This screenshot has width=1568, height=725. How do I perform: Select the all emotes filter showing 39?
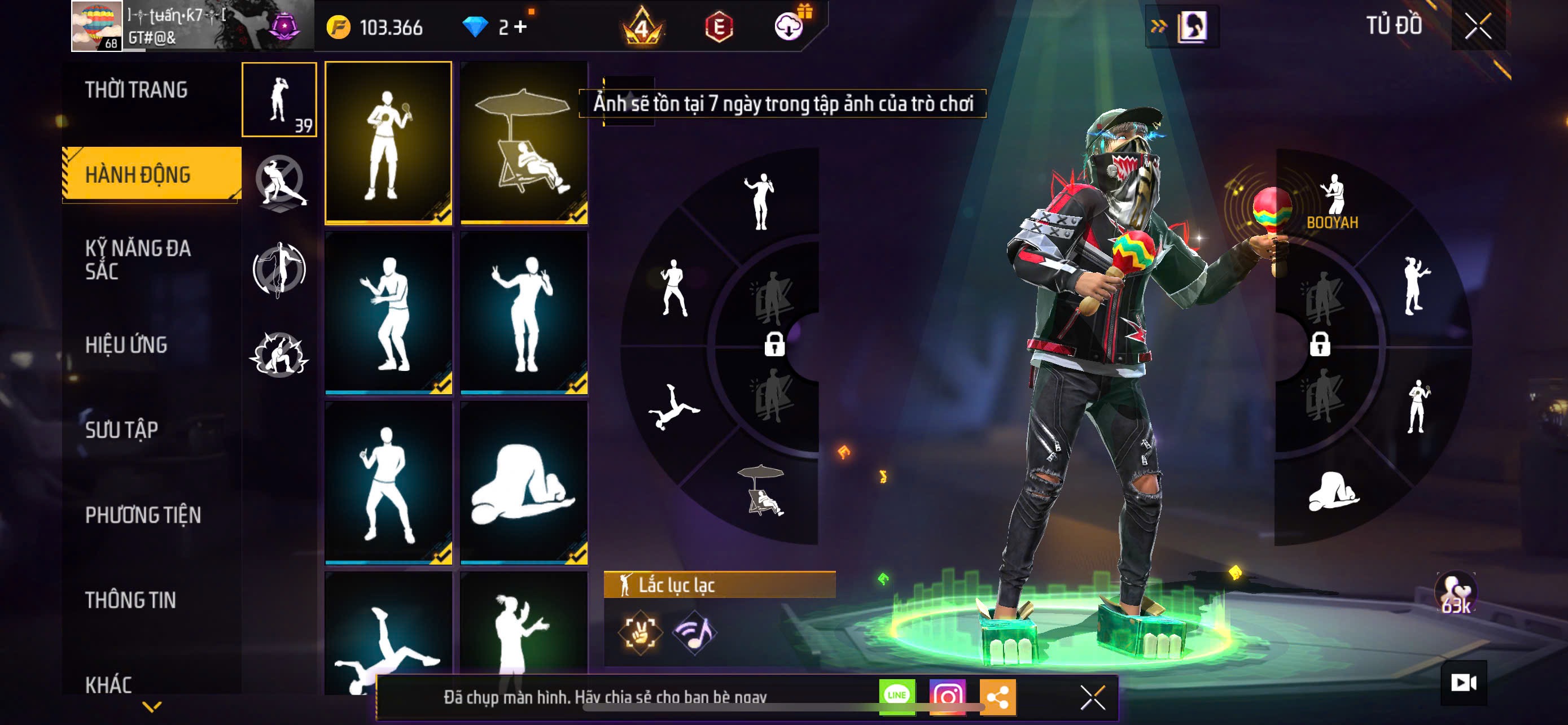(279, 99)
